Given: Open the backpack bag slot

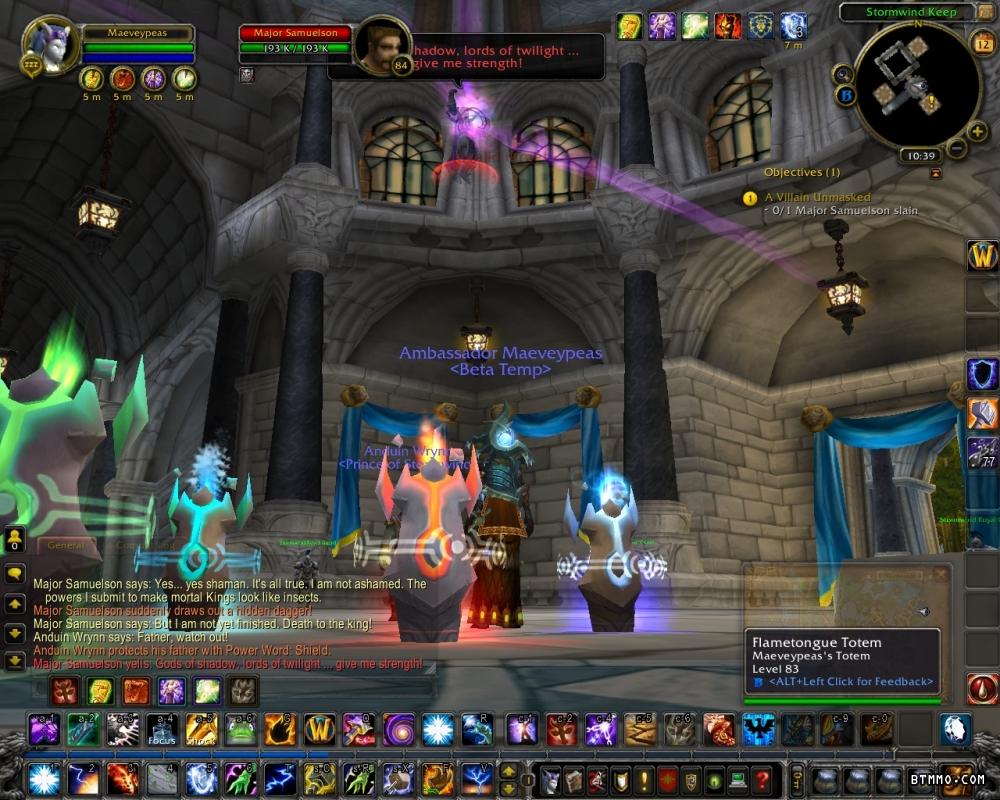Looking at the screenshot, I should (957, 779).
